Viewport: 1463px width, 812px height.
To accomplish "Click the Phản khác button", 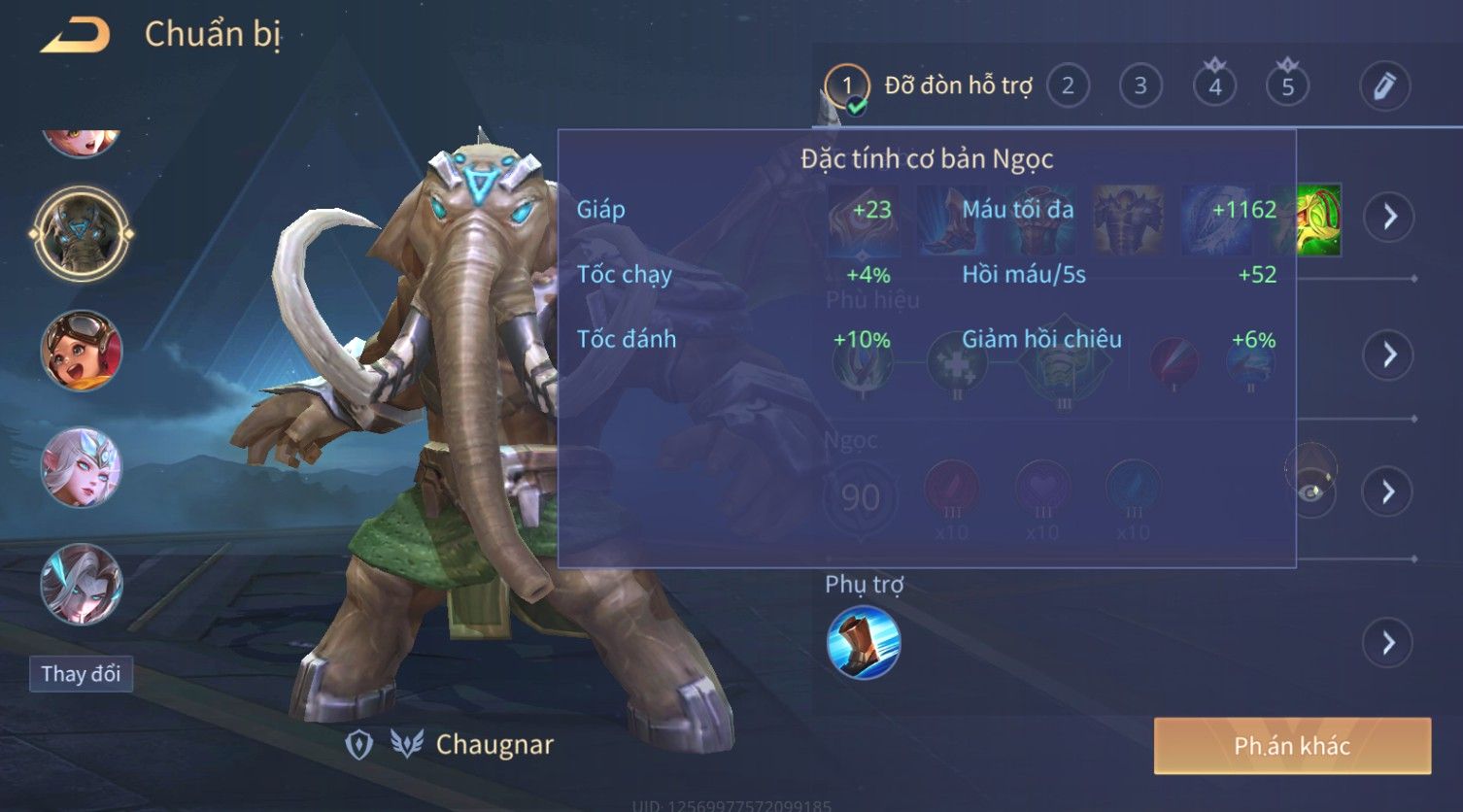I will click(x=1292, y=746).
